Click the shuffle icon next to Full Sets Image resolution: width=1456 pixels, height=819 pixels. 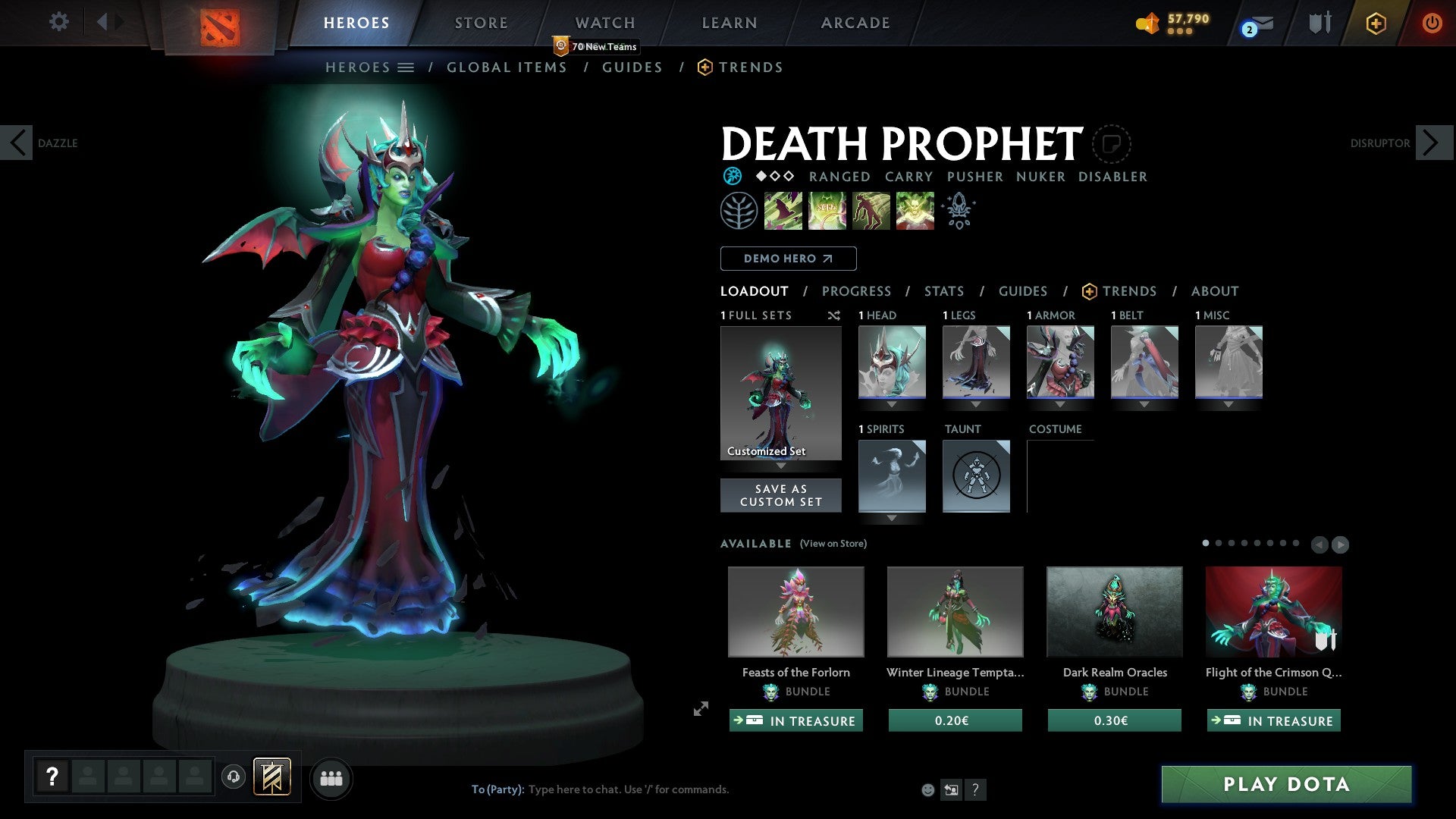pyautogui.click(x=834, y=315)
